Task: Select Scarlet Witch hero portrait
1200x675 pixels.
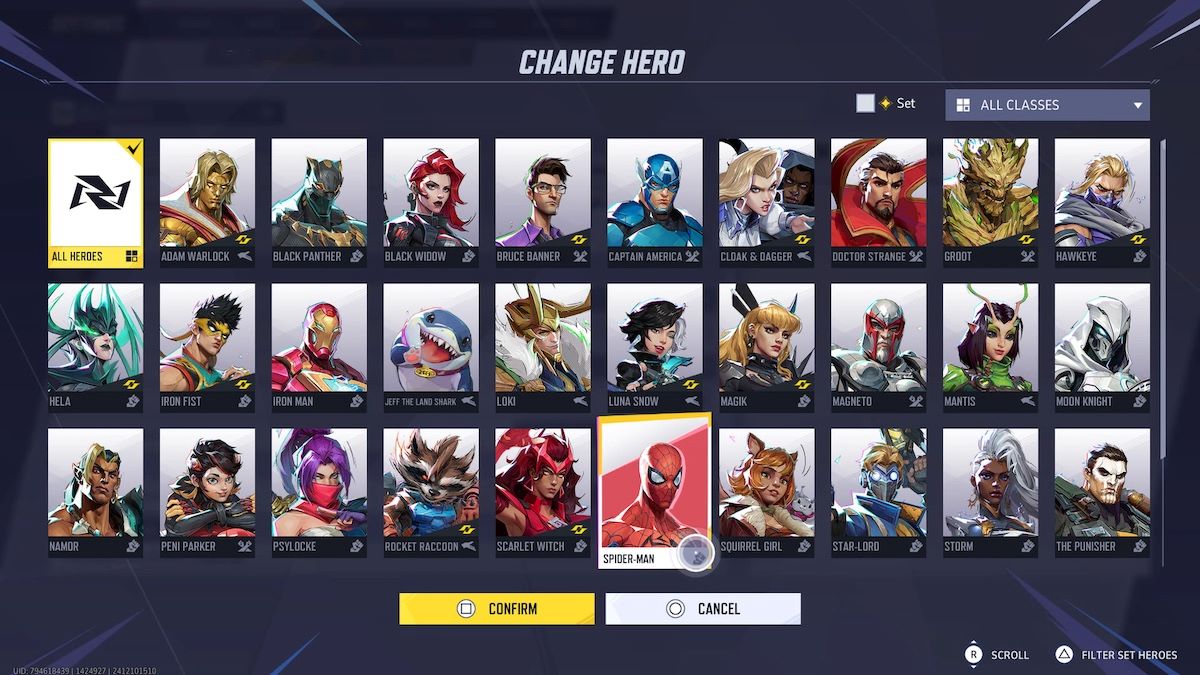Action: coord(543,493)
